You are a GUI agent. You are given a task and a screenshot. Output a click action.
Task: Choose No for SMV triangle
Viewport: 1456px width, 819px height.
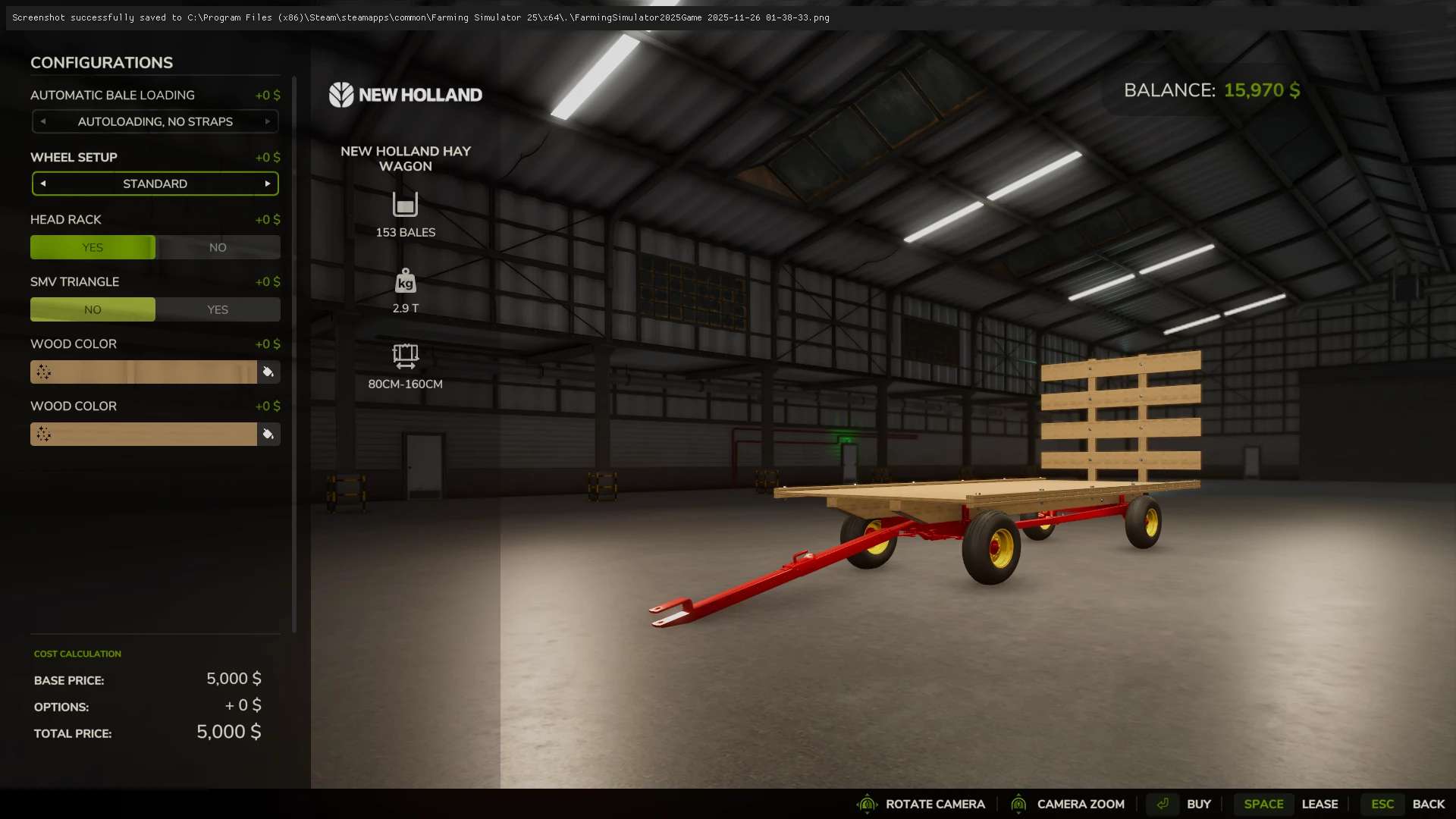click(x=93, y=309)
